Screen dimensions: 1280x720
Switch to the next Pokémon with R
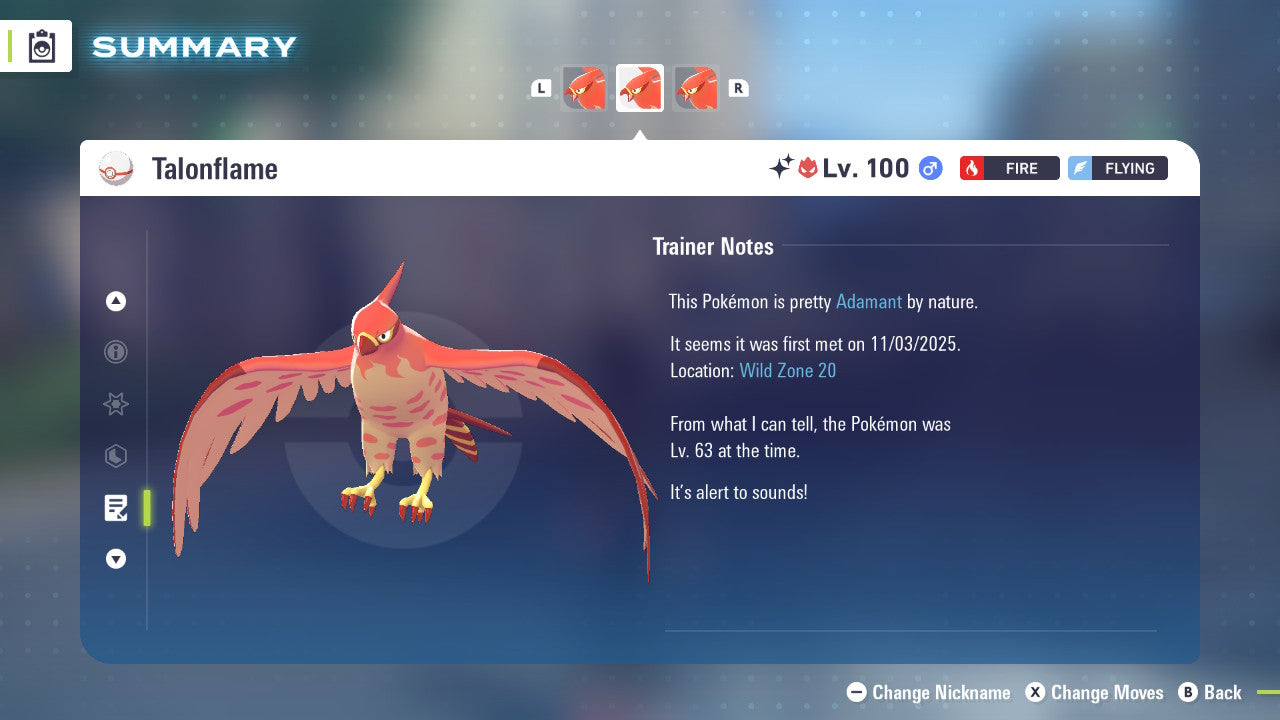pos(738,88)
